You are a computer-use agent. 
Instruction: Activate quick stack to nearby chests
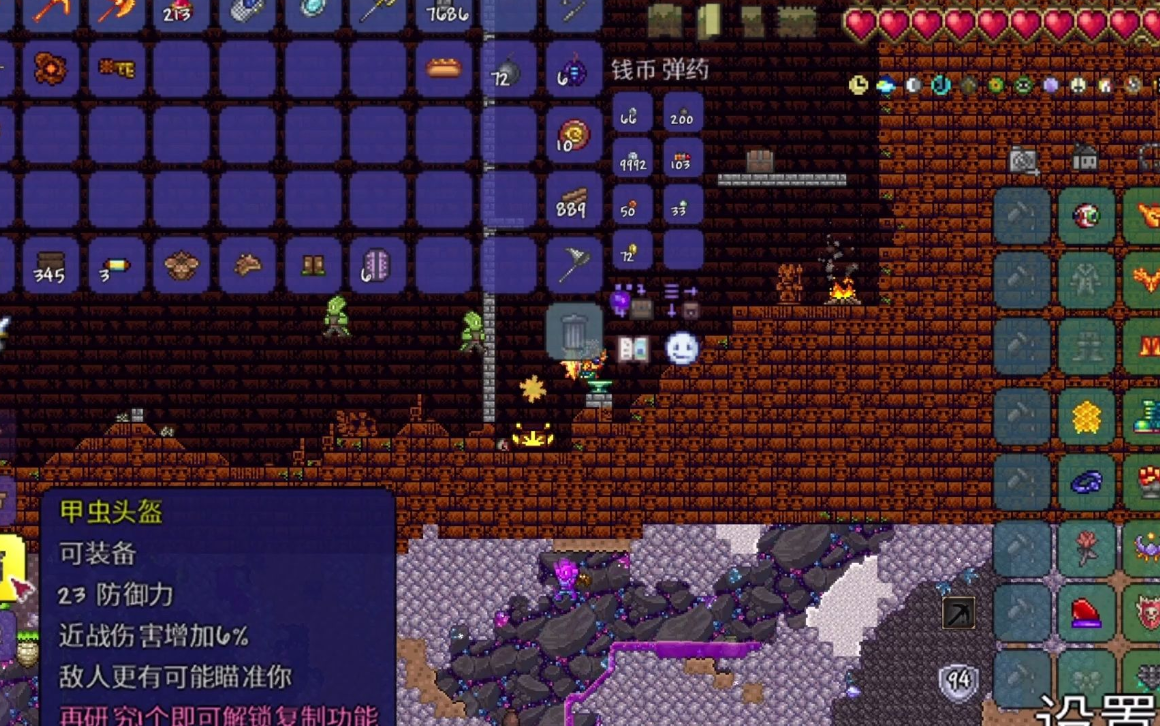coord(631,300)
